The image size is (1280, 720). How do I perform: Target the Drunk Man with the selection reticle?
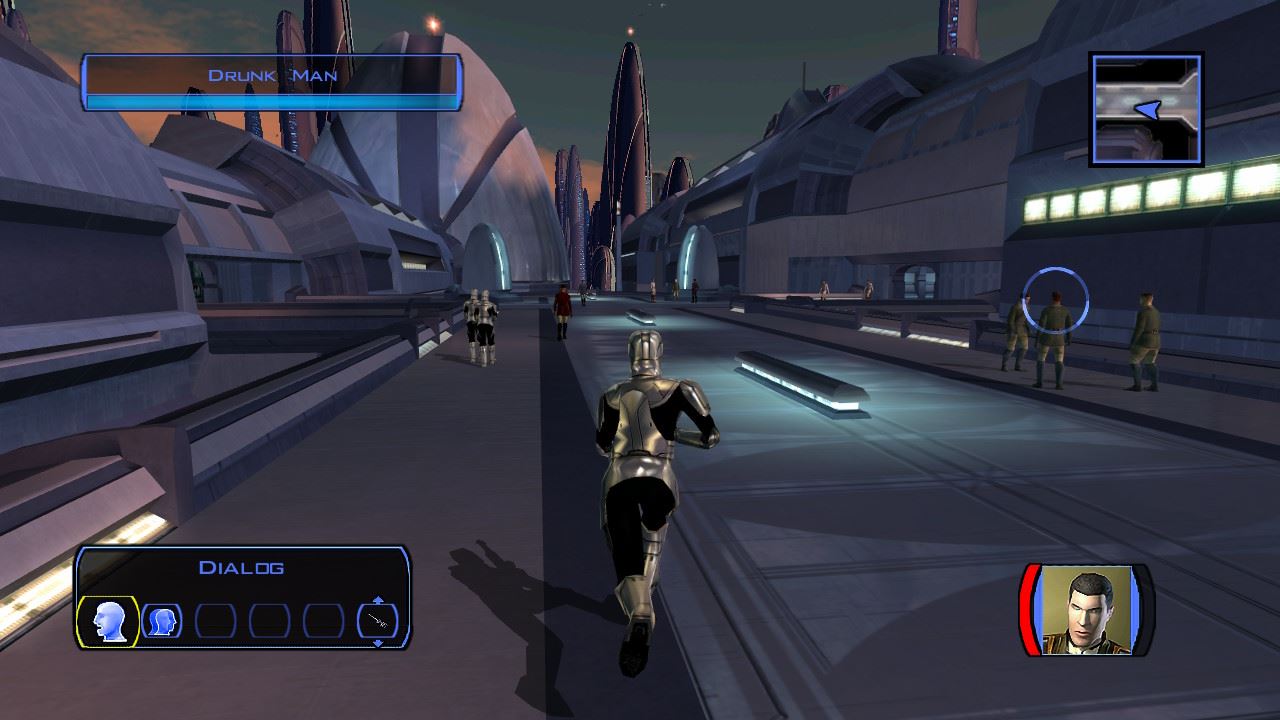[x=1055, y=300]
